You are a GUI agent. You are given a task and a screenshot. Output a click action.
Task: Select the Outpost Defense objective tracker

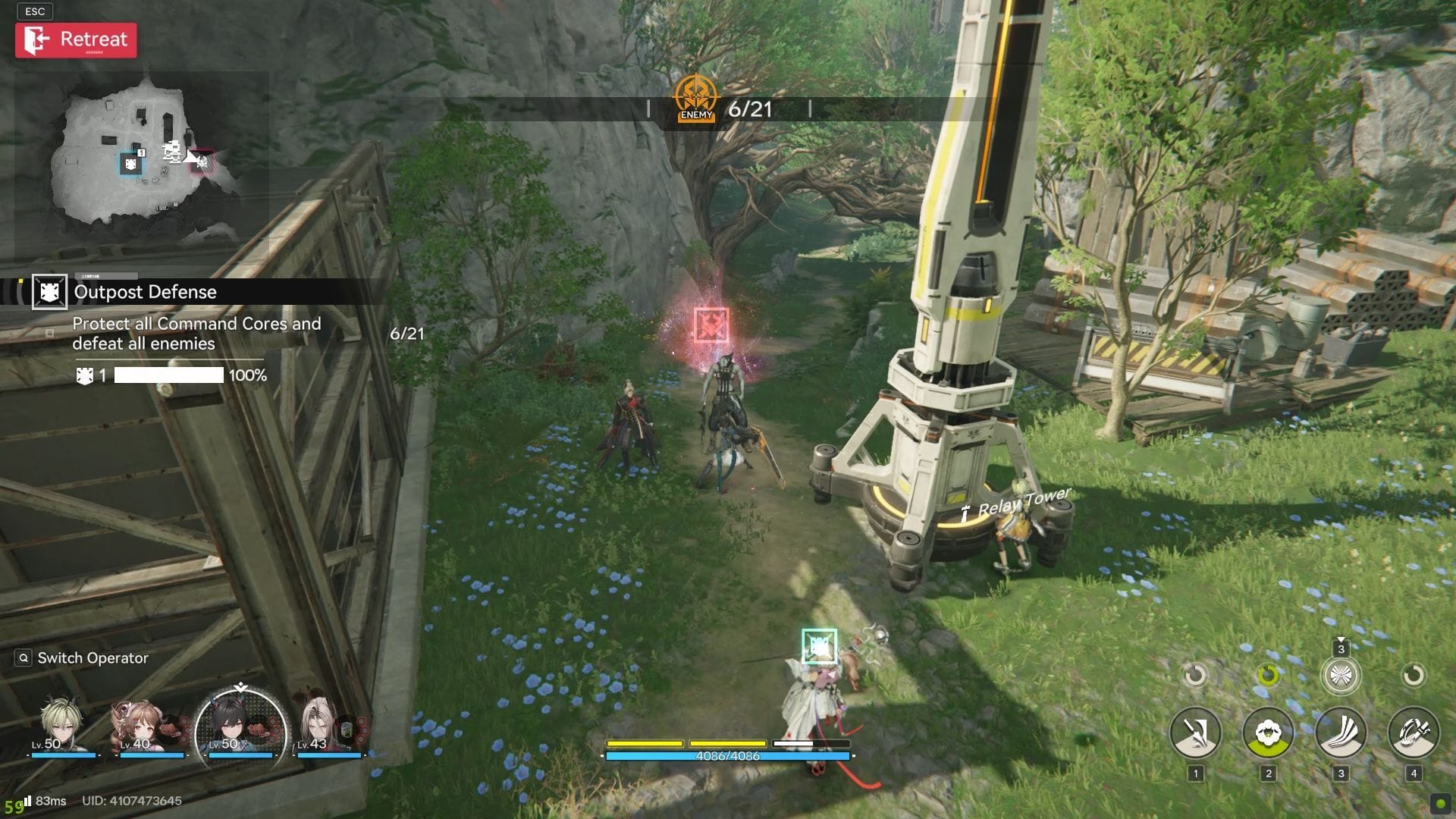pos(144,292)
